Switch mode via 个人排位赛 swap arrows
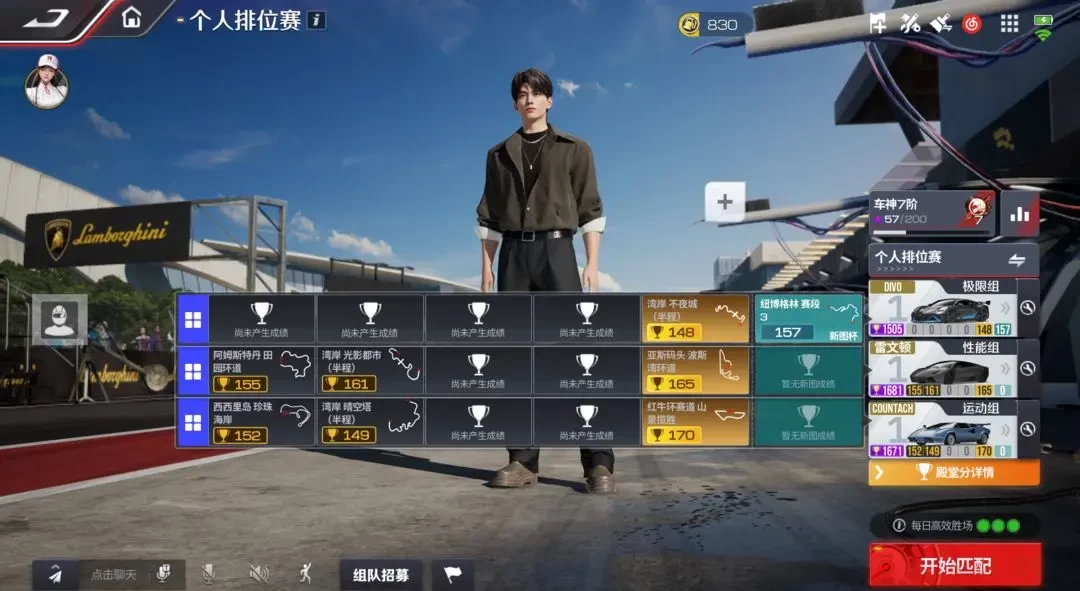1080x591 pixels. [1017, 260]
